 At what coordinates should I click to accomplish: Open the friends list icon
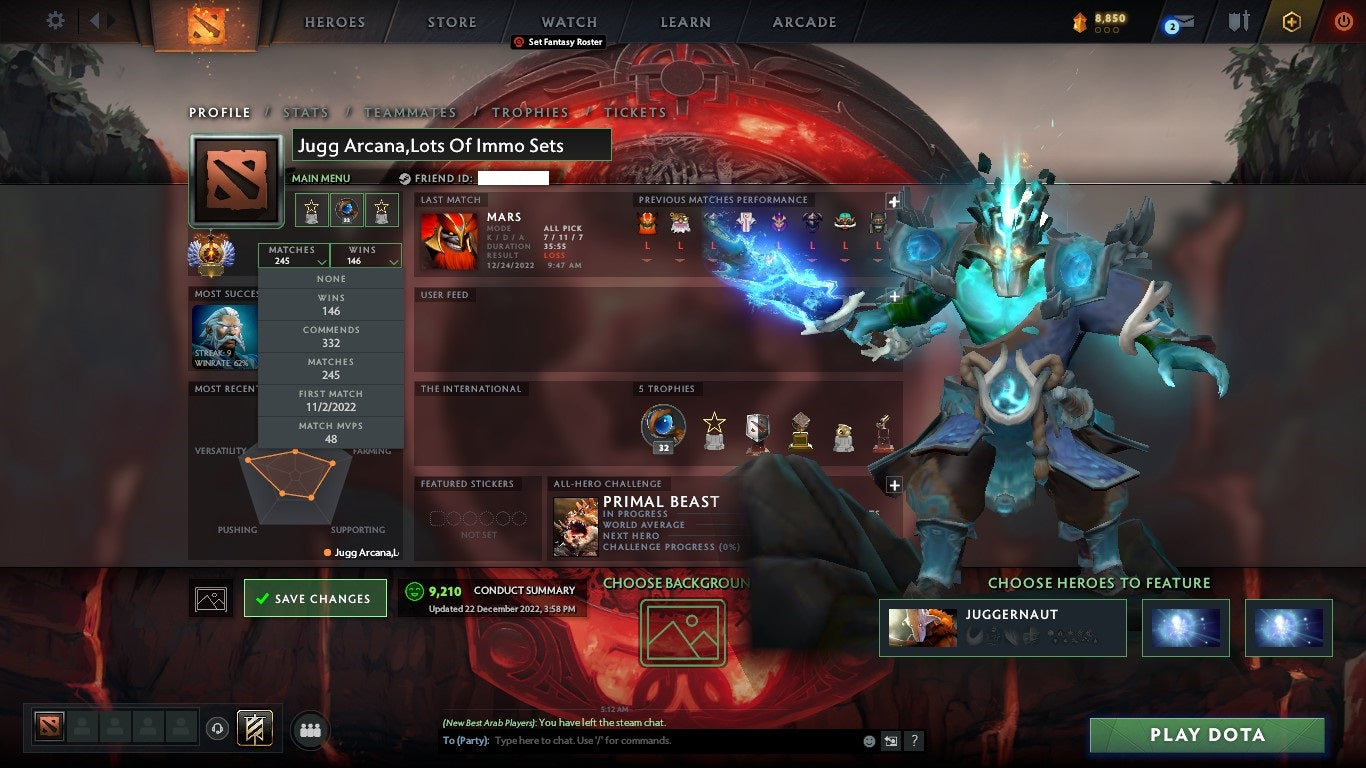pos(310,730)
